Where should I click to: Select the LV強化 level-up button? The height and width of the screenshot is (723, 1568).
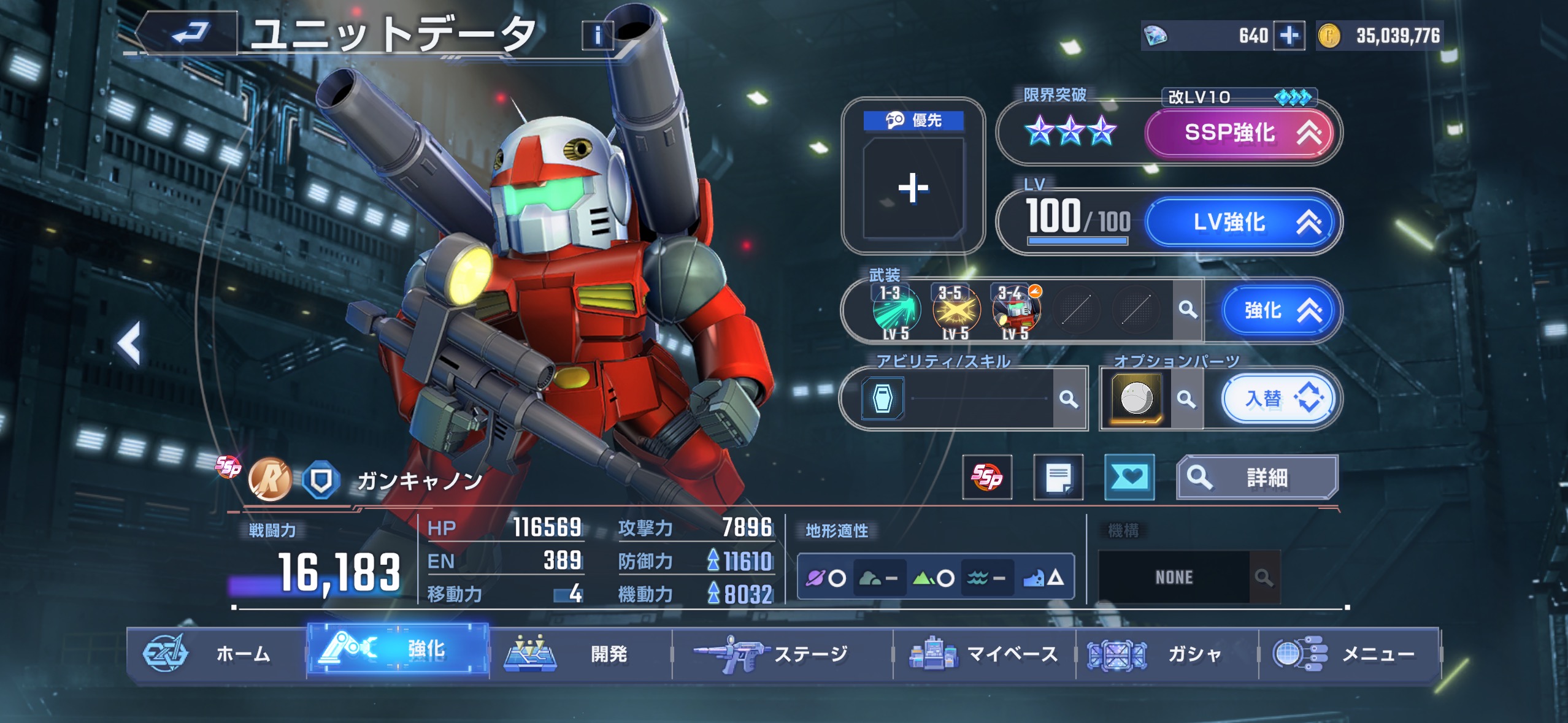(x=1239, y=222)
